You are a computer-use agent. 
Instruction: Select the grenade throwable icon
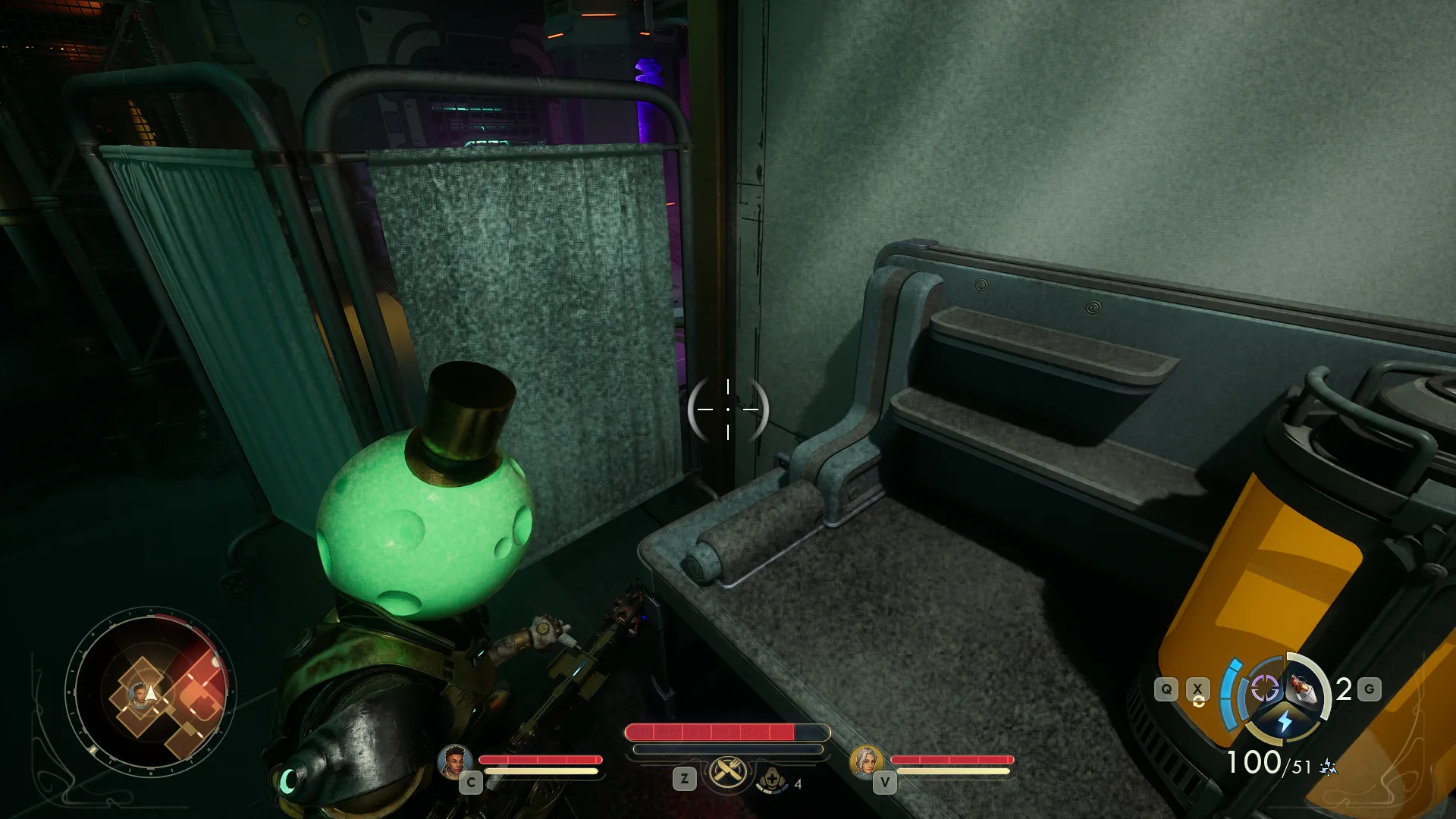tap(1303, 689)
